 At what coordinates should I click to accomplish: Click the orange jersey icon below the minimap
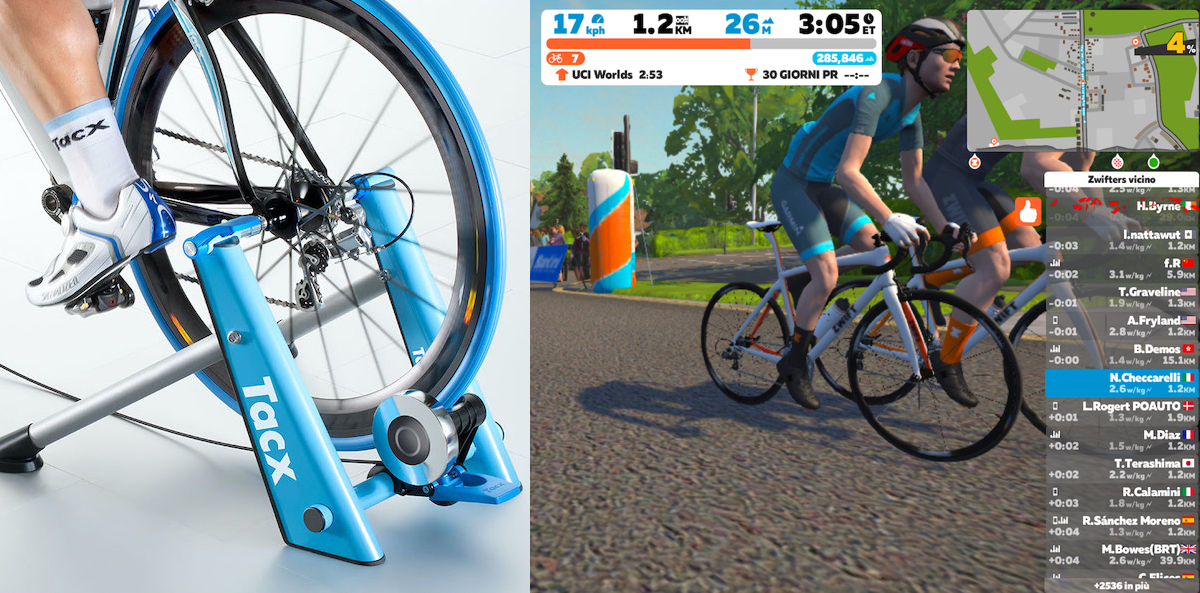pyautogui.click(x=974, y=161)
